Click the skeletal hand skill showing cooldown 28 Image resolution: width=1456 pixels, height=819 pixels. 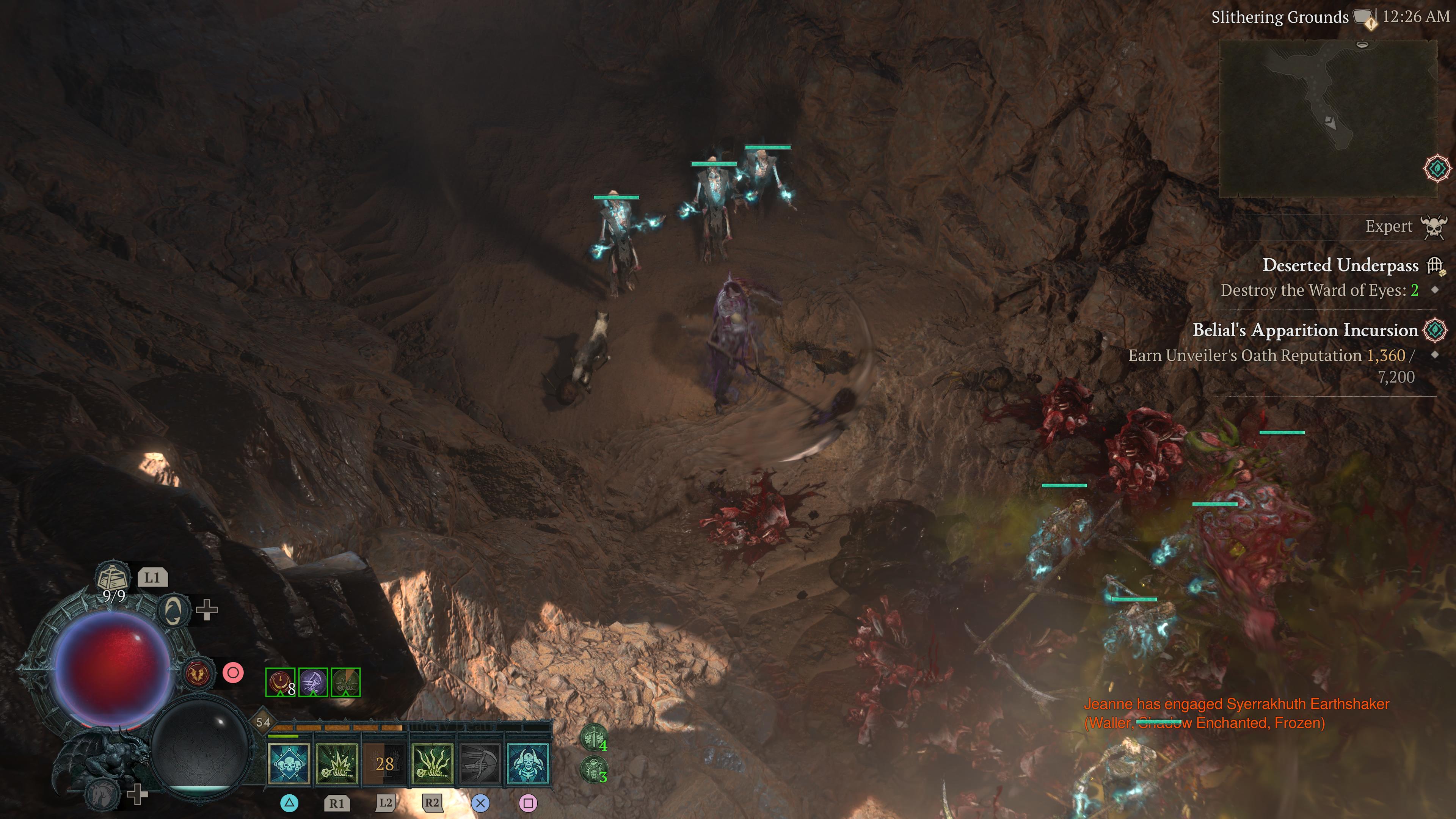pos(384,765)
